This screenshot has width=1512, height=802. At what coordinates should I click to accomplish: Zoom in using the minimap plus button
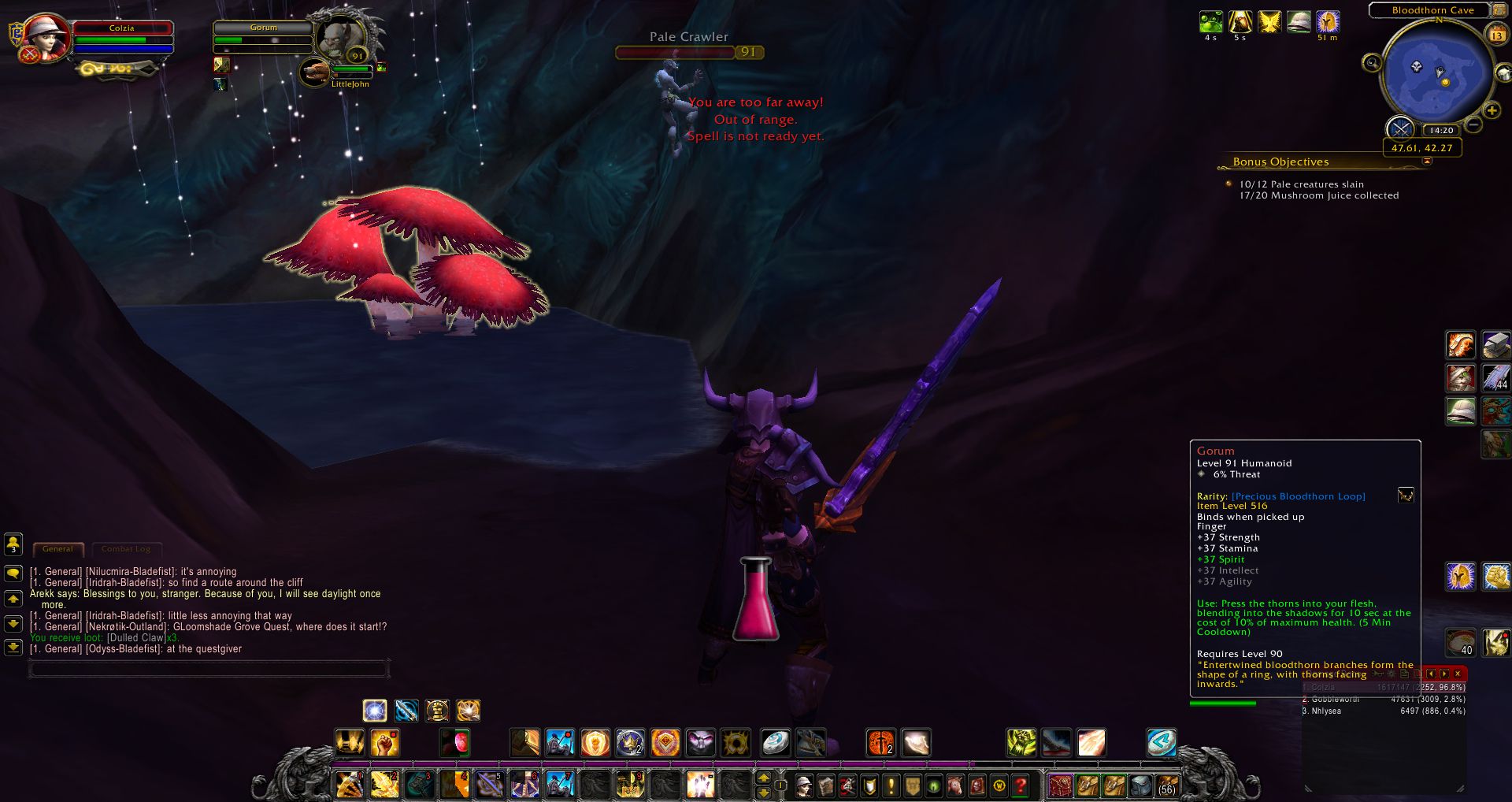pyautogui.click(x=1492, y=110)
